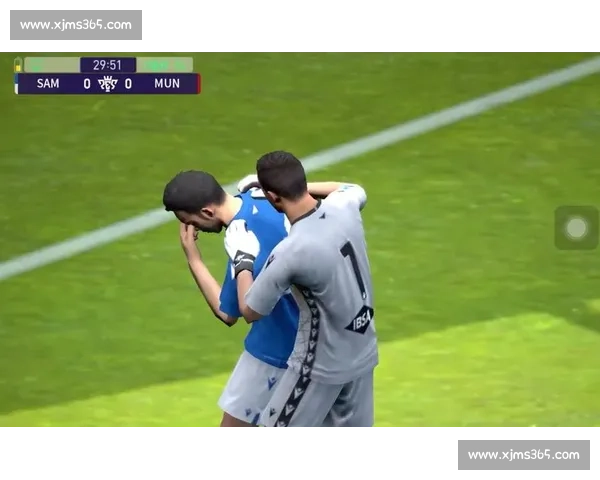This screenshot has width=600, height=480.
Task: Tap the floating round overlay button
Action: click(x=576, y=228)
